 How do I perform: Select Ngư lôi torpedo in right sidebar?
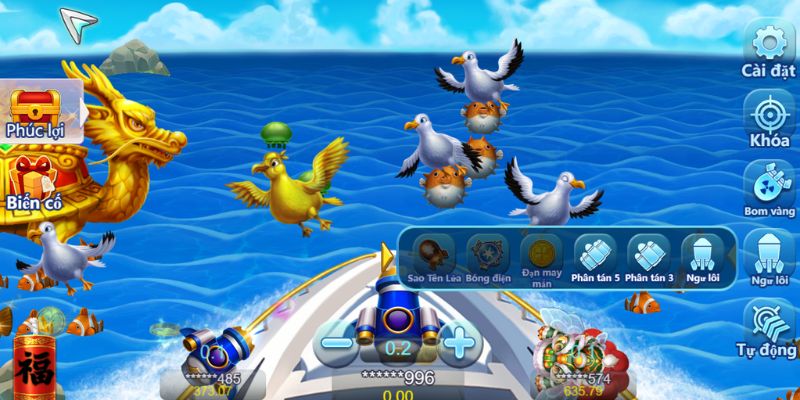click(768, 256)
